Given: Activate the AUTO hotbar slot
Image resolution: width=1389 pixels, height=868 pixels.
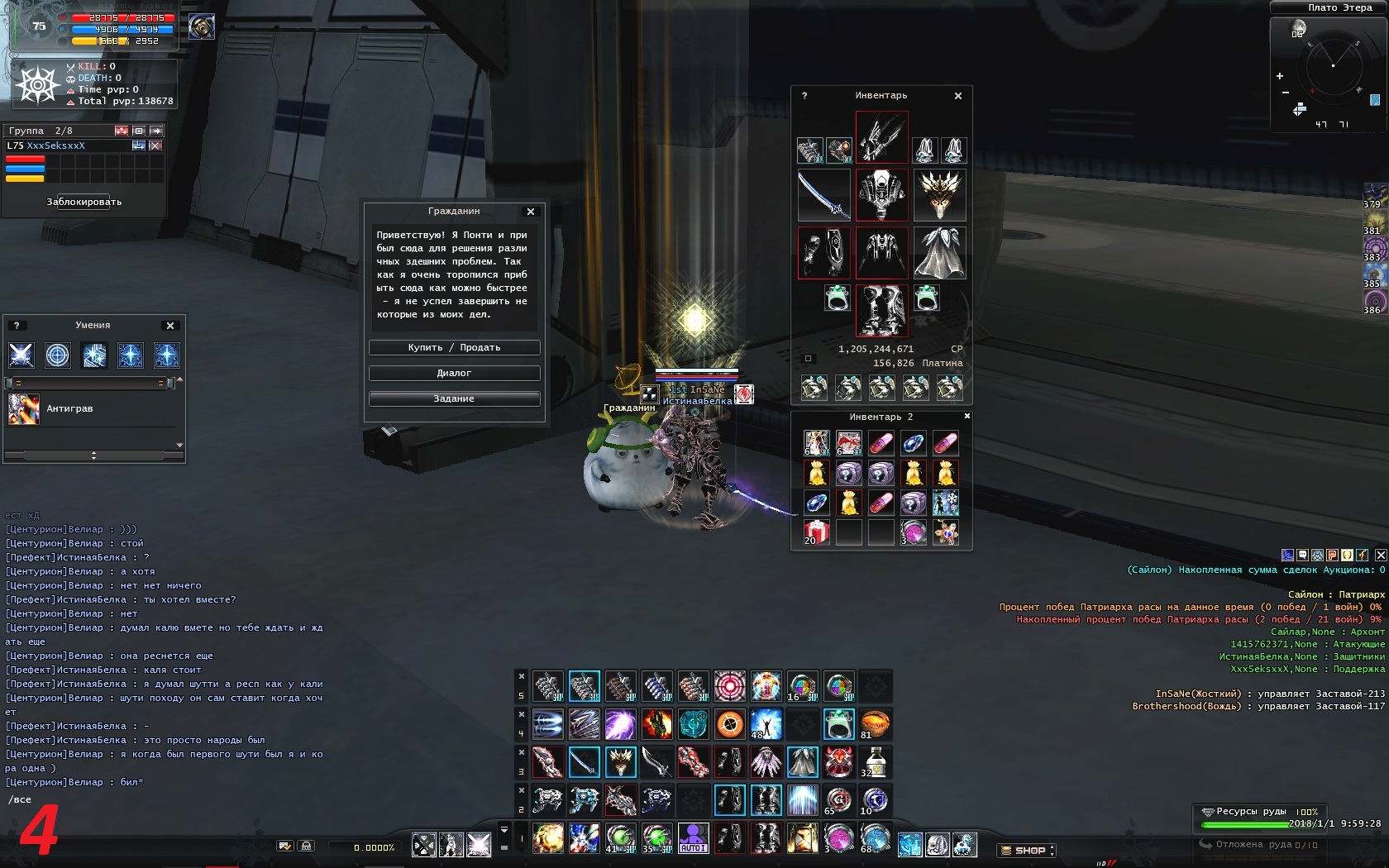Looking at the screenshot, I should [x=693, y=838].
